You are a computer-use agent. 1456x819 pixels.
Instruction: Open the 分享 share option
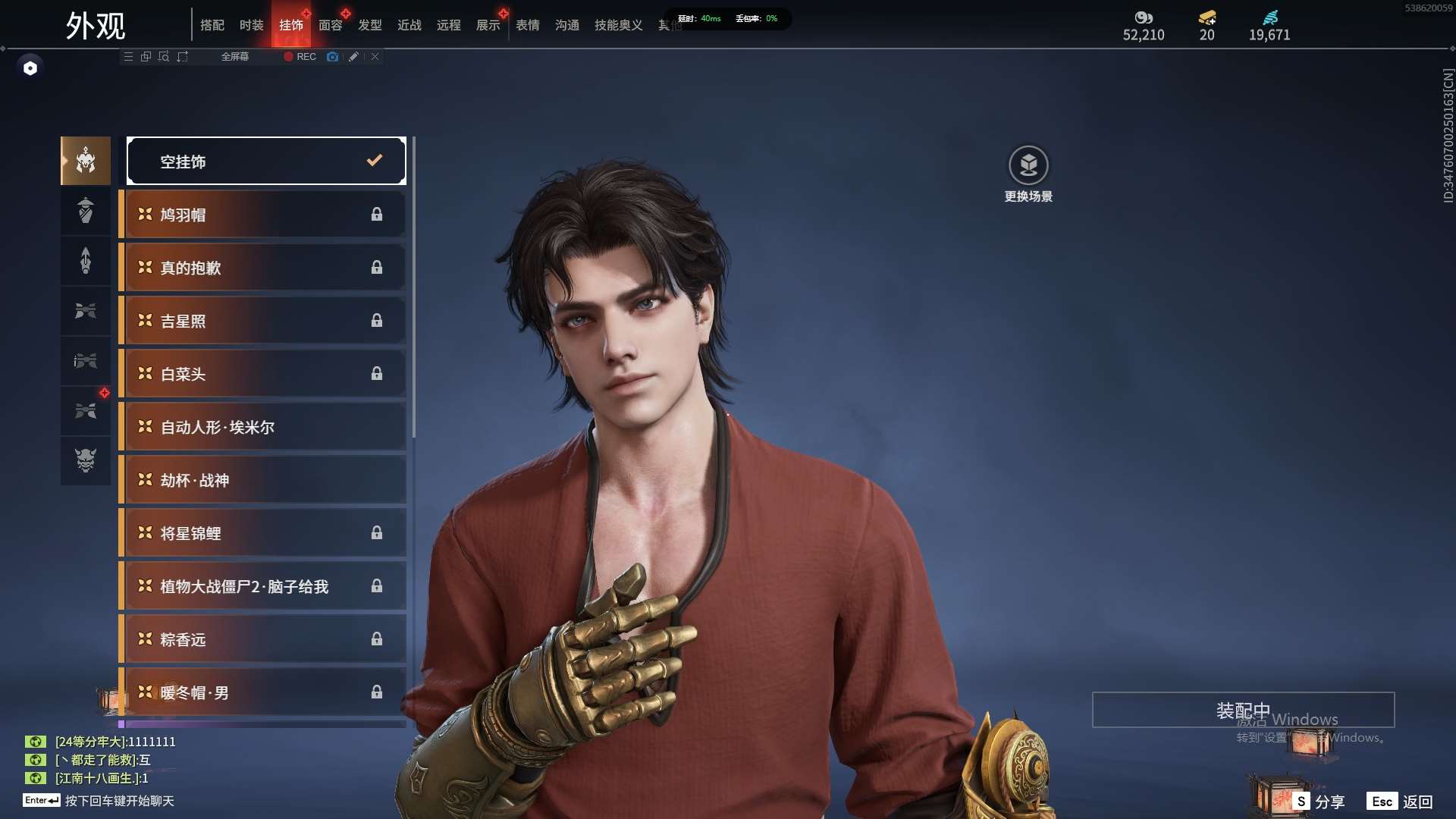[1319, 802]
